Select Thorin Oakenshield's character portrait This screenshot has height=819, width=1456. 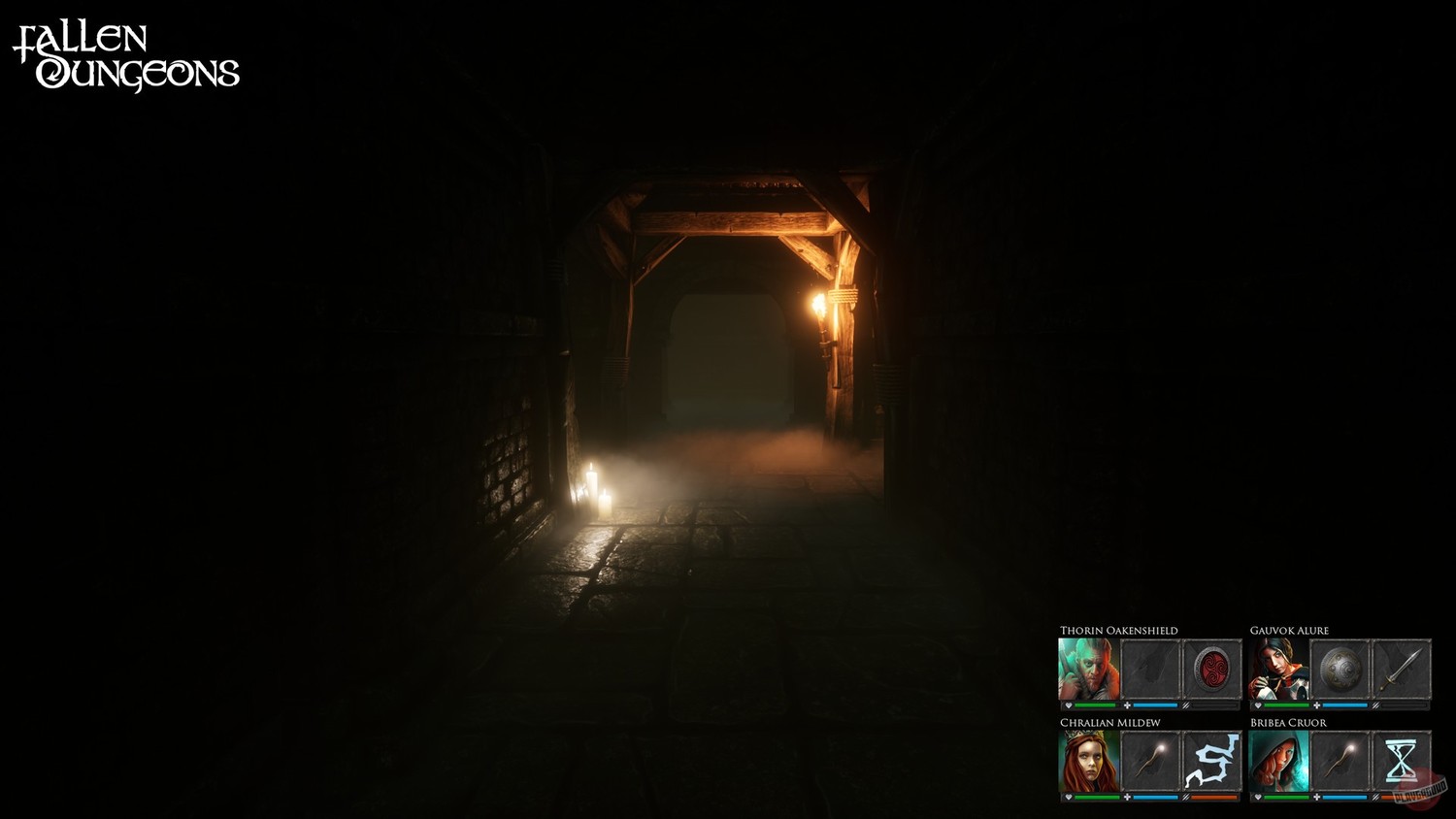pos(1088,668)
